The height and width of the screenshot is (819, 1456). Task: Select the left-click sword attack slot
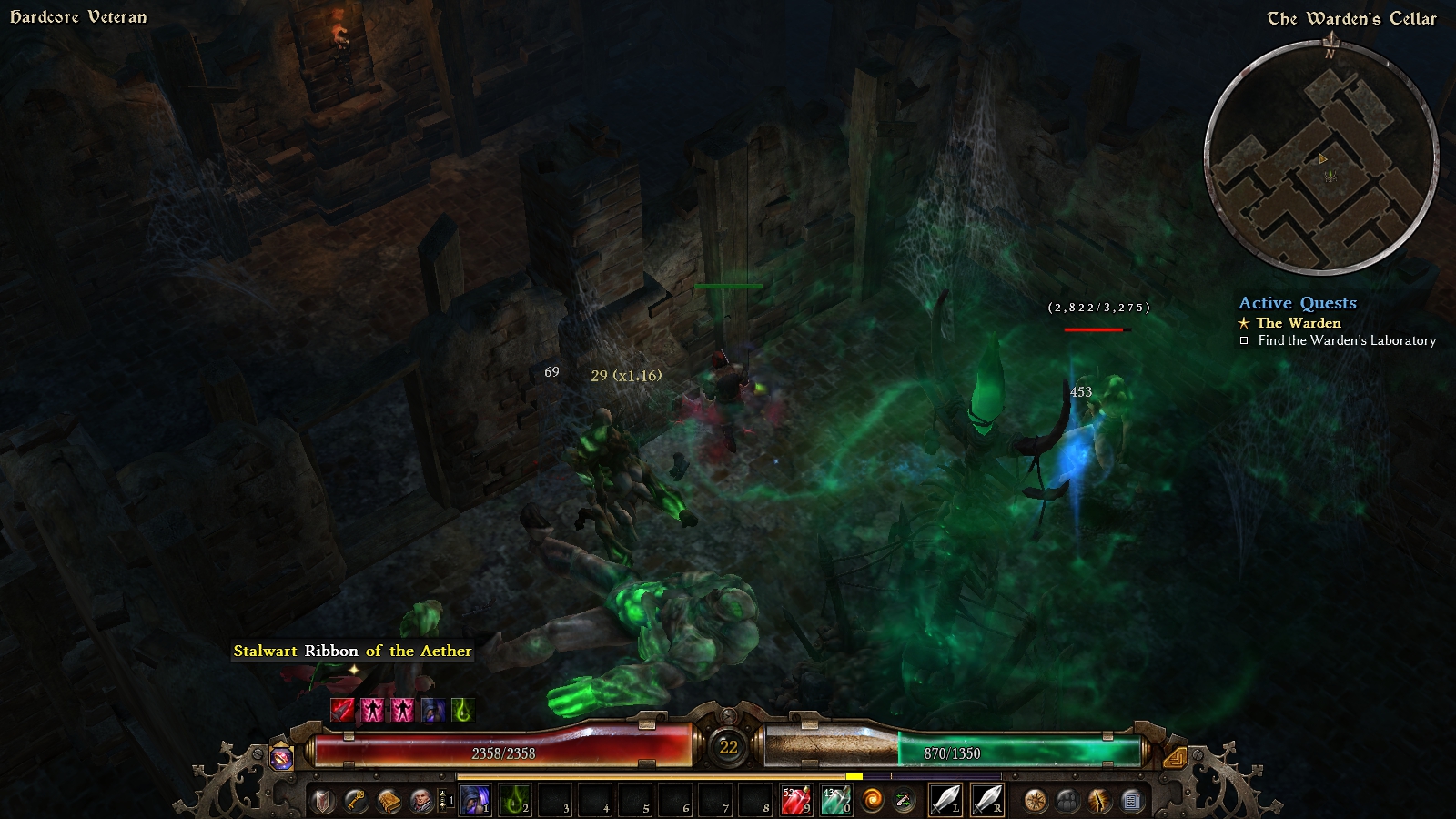click(945, 801)
